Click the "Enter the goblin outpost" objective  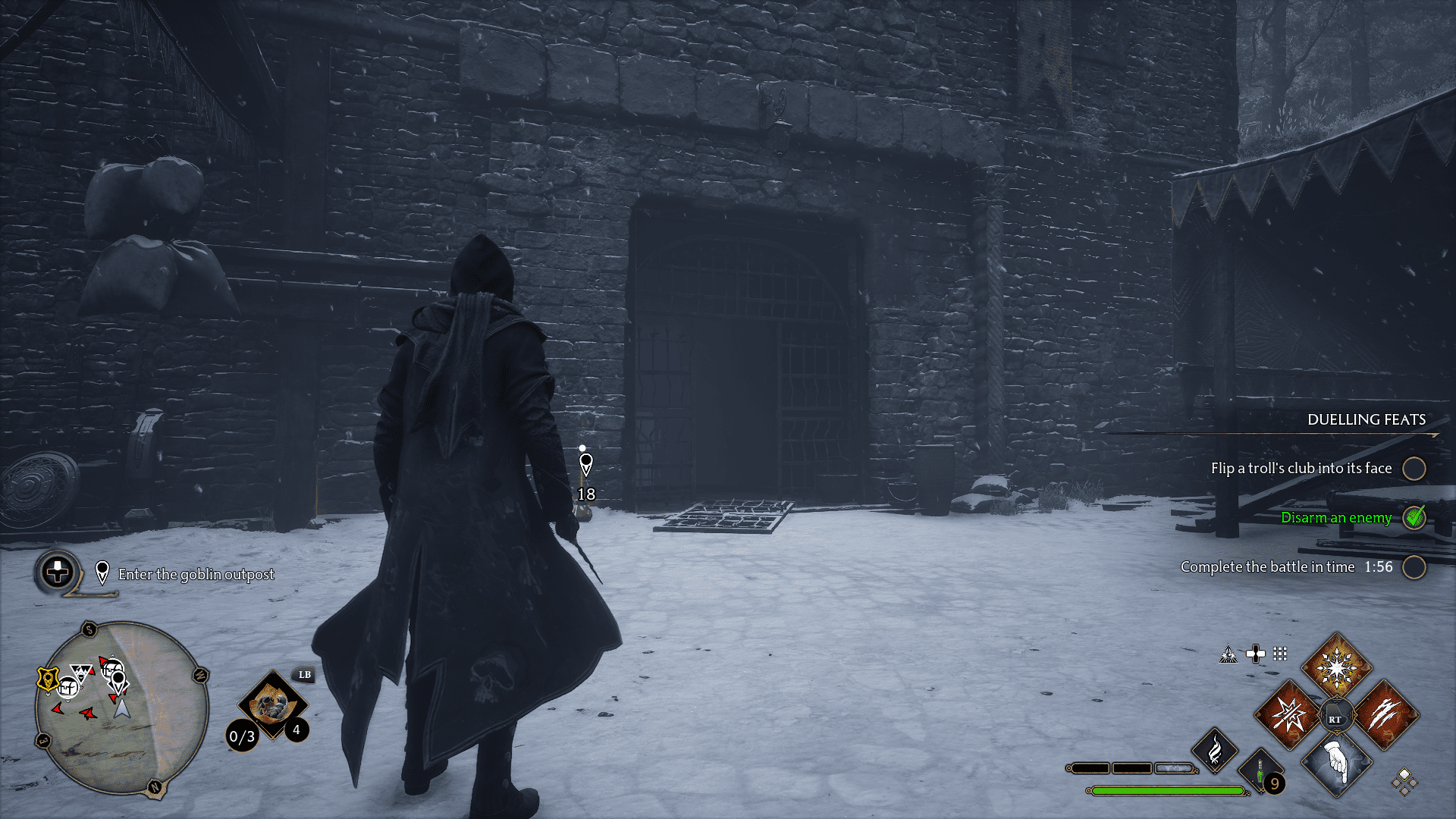click(196, 575)
